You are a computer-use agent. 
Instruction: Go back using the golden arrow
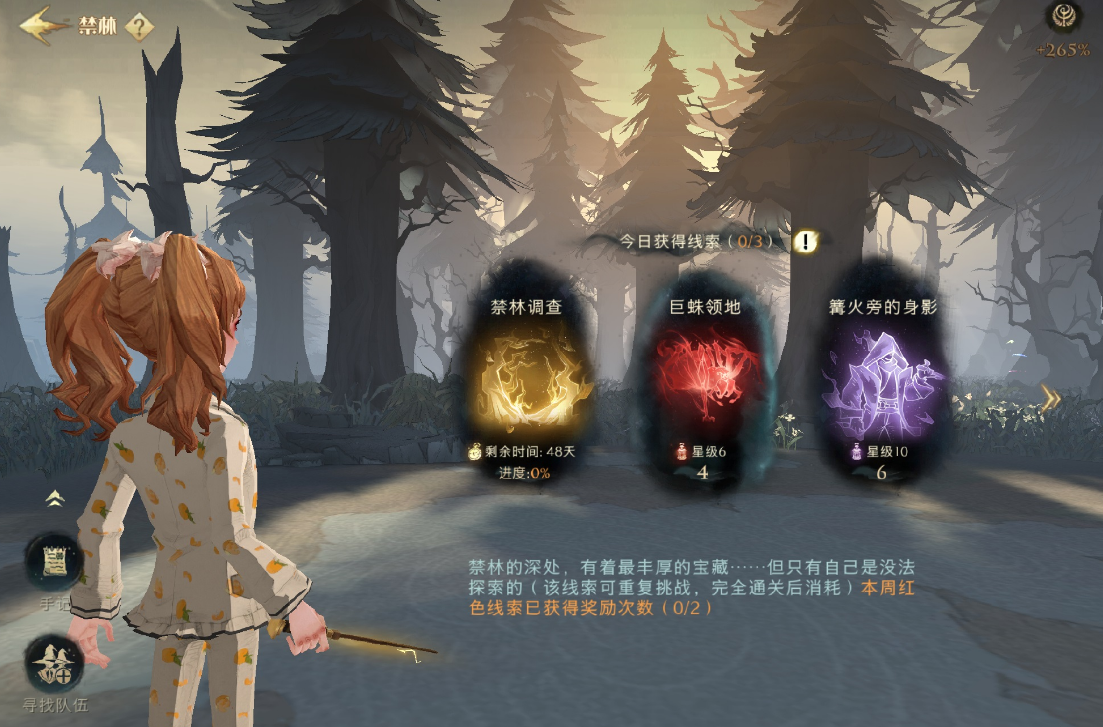[x=42, y=25]
